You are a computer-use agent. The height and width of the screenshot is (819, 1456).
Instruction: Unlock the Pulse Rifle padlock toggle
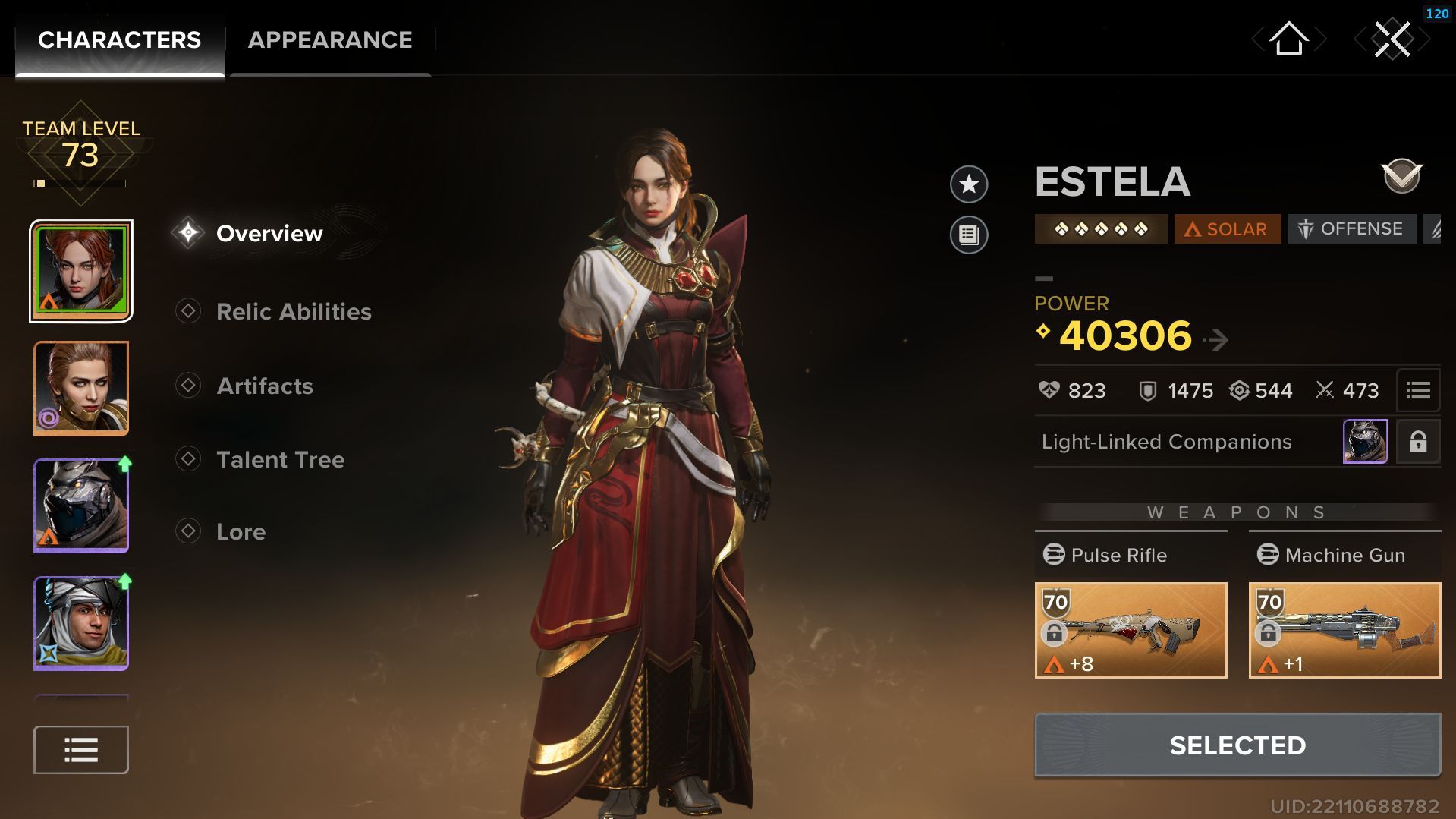(1056, 632)
